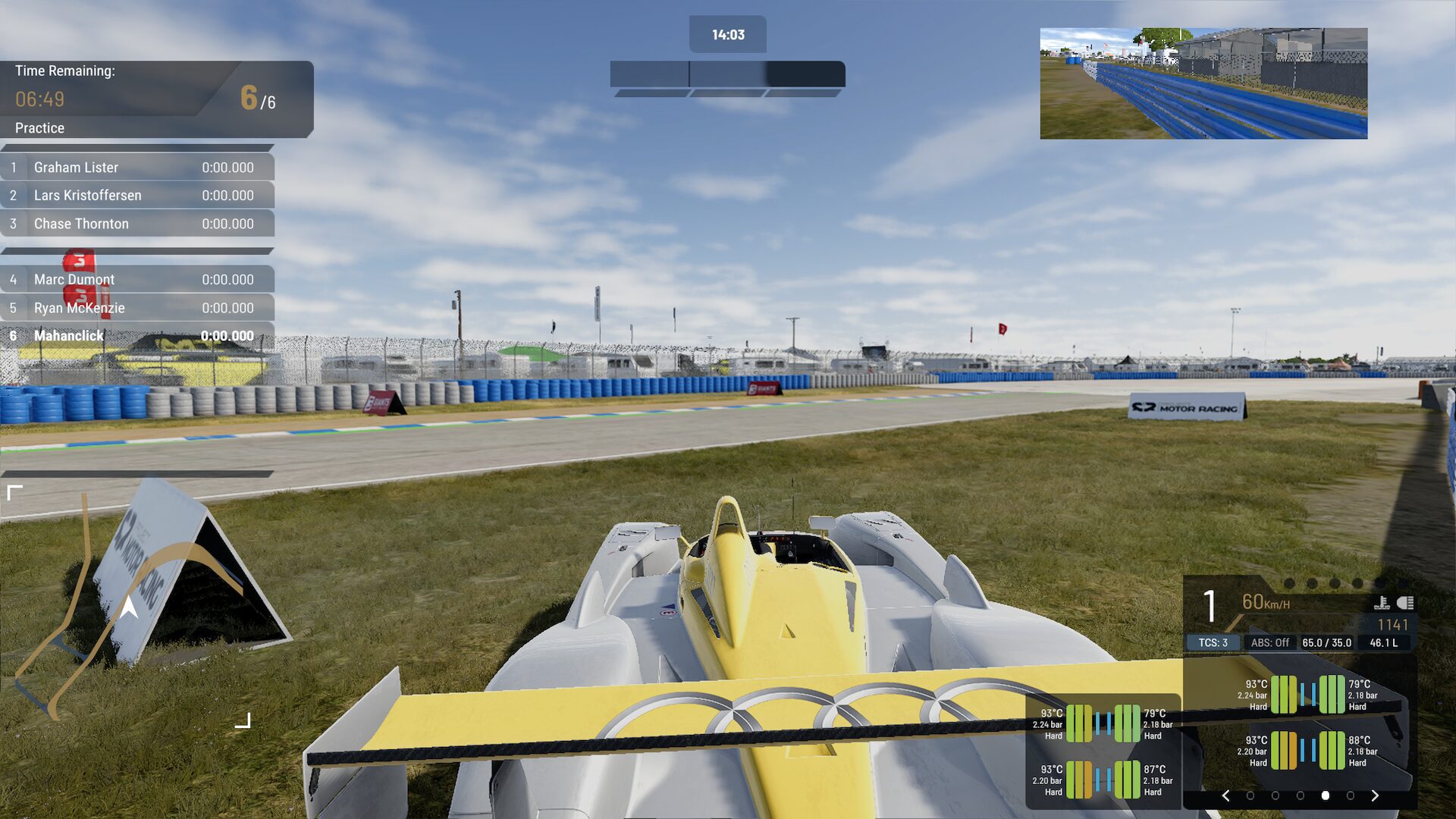Switch to the Practice session tab
Viewport: 1456px width, 819px height.
click(x=39, y=128)
